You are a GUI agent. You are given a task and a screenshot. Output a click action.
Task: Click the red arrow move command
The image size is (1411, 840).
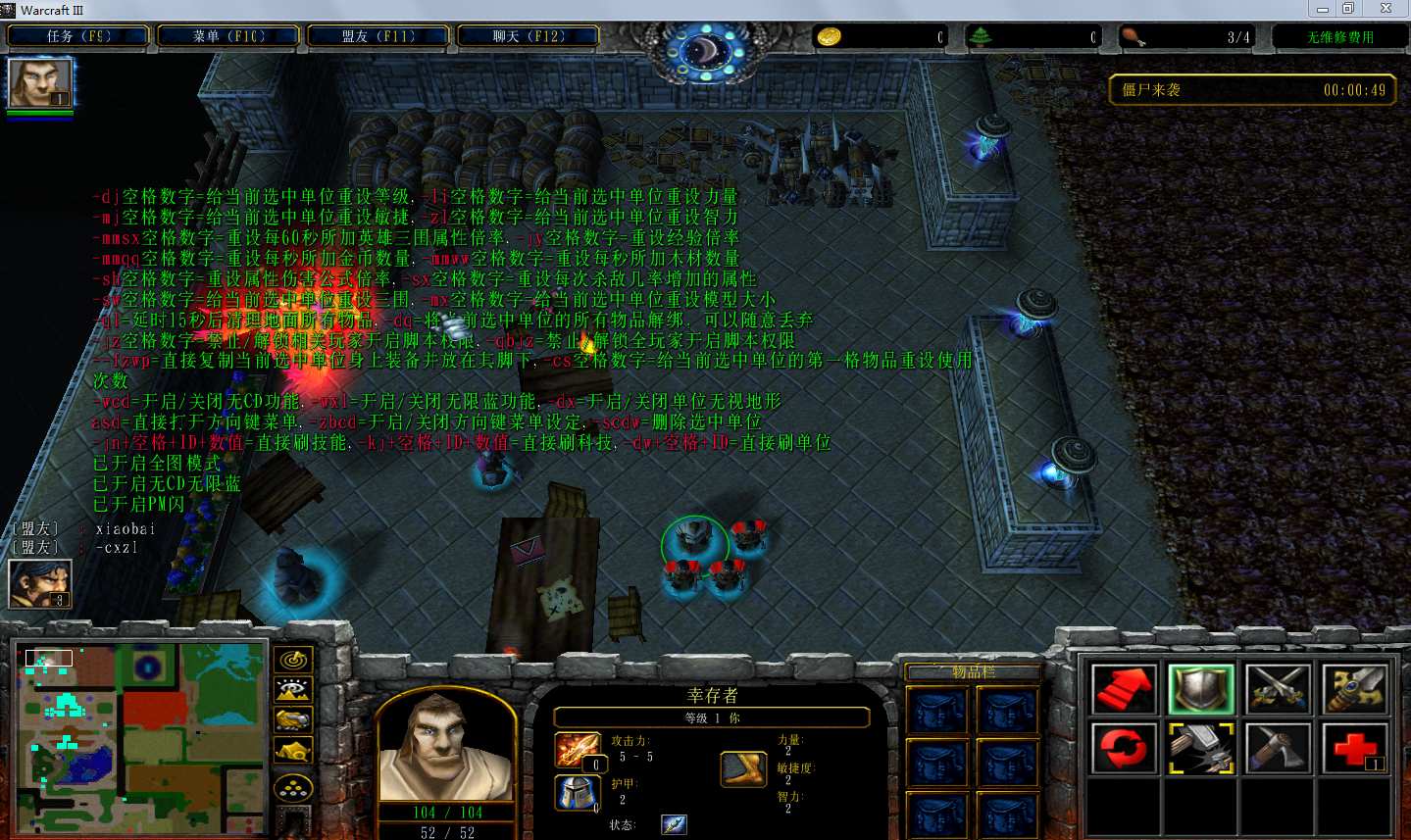1124,688
